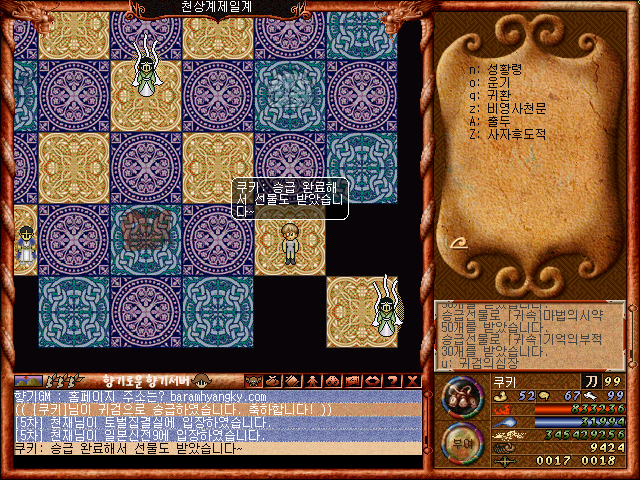Click the crab-shaped toolbar icon
The width and height of the screenshot is (640, 480).
click(253, 380)
